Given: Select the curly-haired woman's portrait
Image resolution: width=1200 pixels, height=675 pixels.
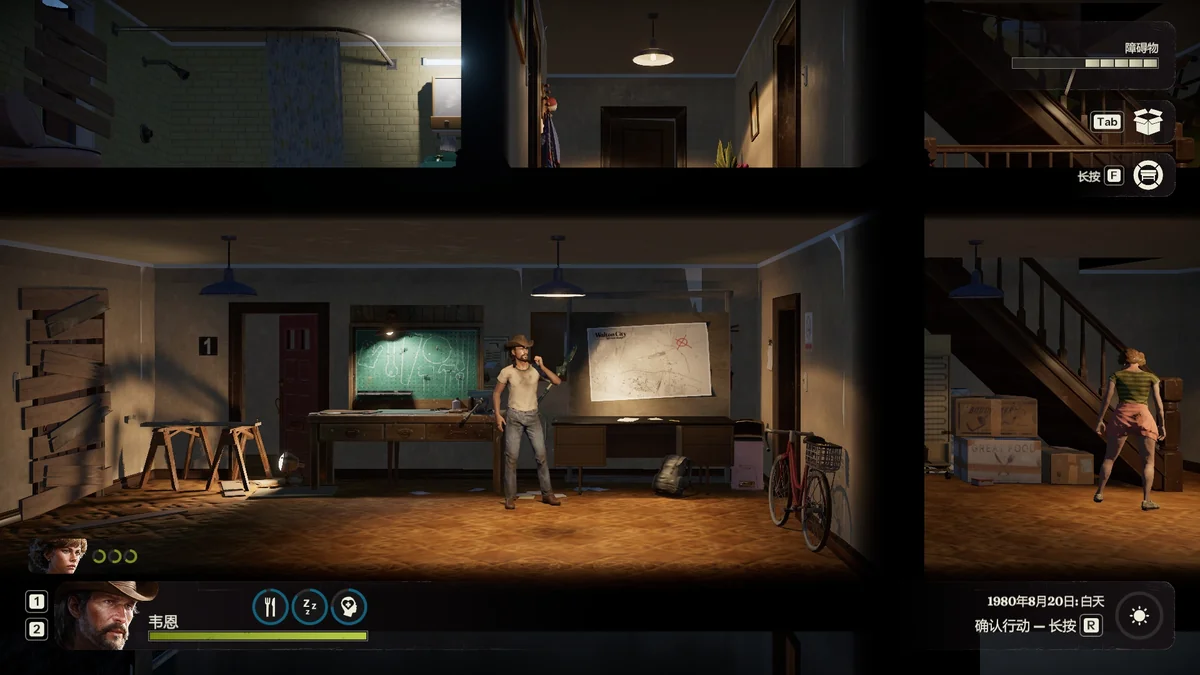Looking at the screenshot, I should [58, 556].
